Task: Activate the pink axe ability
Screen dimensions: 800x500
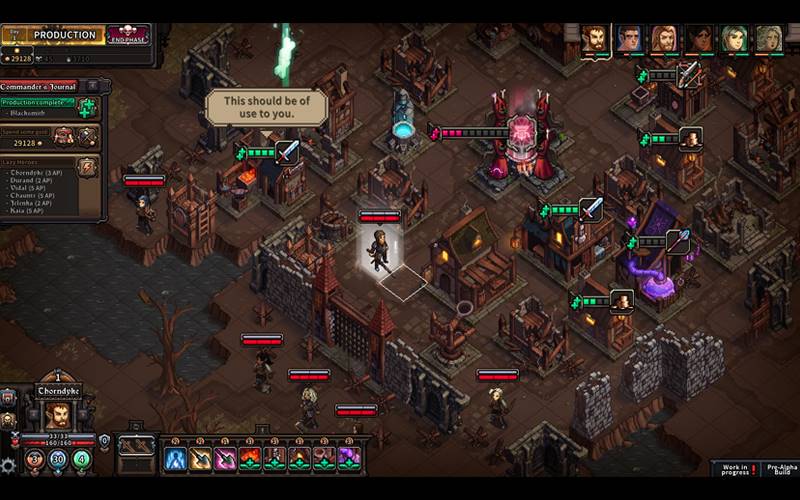Action: click(x=225, y=458)
